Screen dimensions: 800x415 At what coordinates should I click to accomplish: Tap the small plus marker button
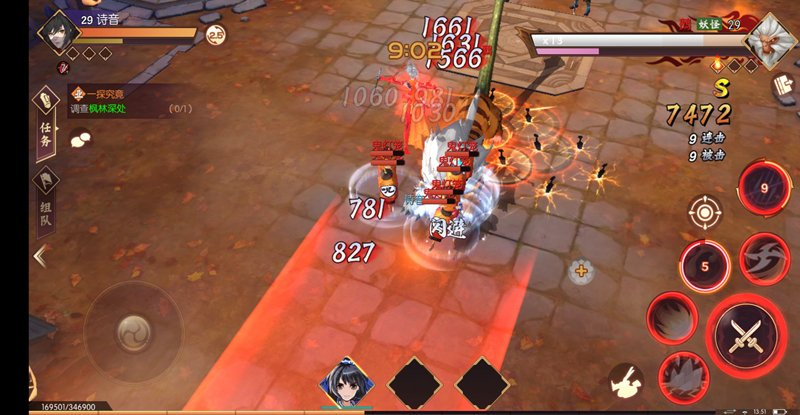[581, 269]
